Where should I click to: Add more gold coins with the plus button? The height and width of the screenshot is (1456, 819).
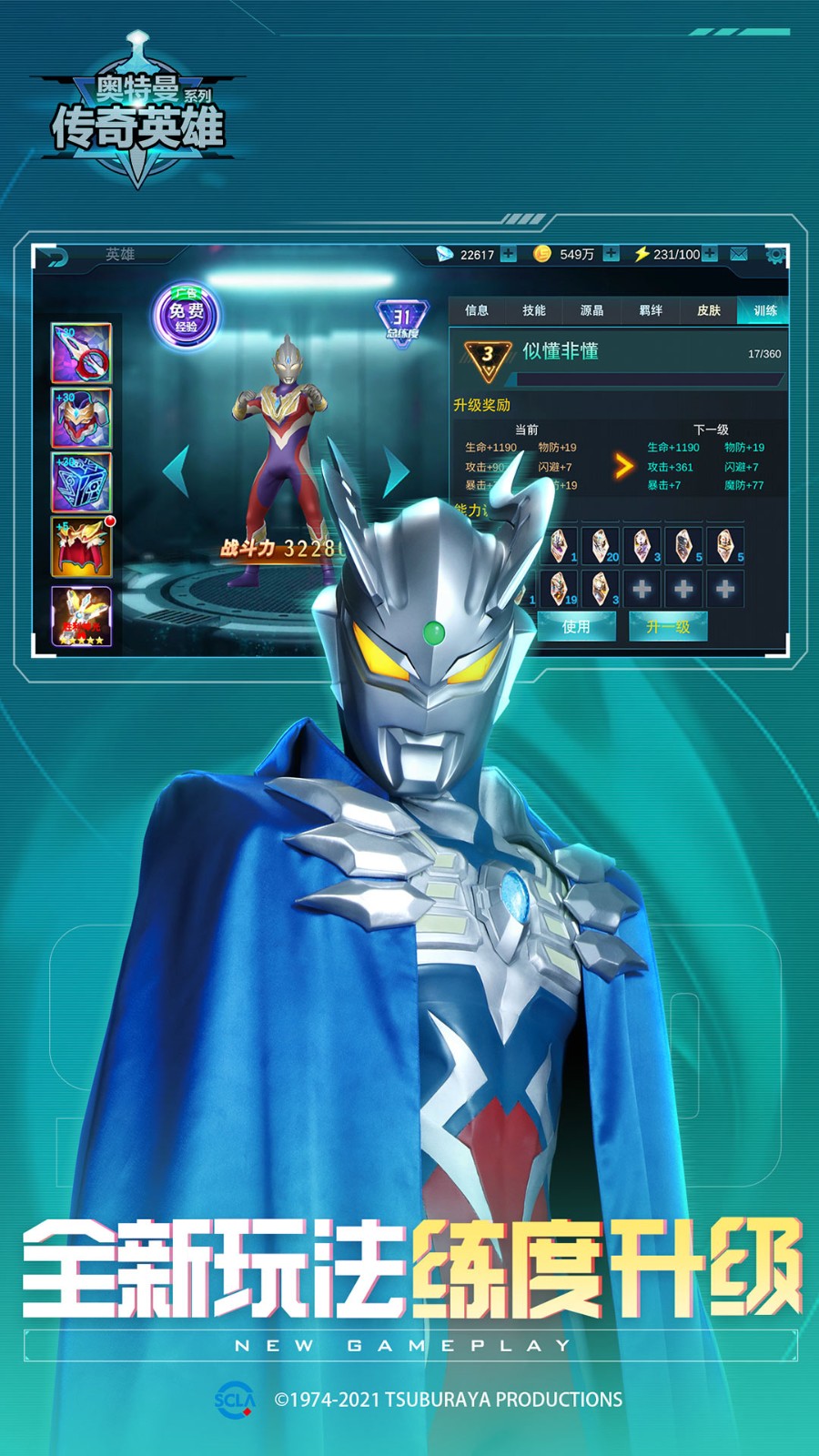click(611, 254)
